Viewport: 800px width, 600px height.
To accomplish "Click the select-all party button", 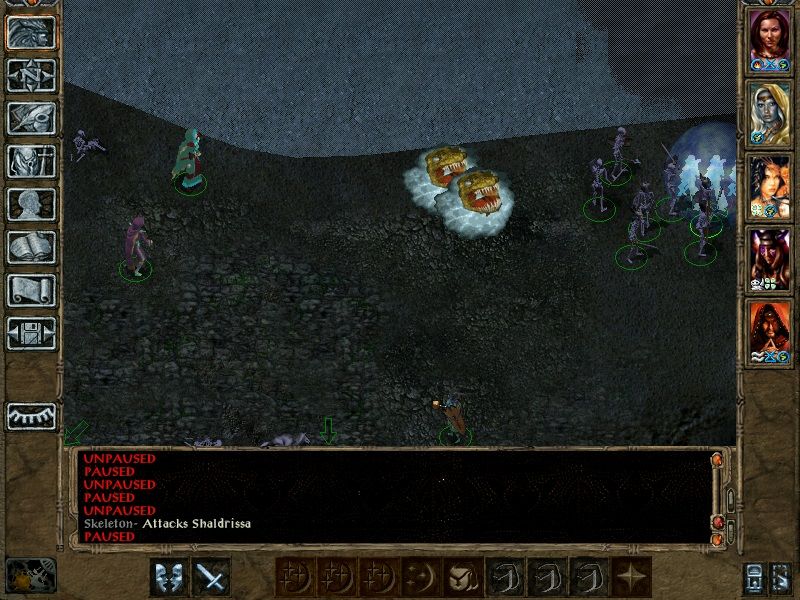I will pyautogui.click(x=752, y=577).
